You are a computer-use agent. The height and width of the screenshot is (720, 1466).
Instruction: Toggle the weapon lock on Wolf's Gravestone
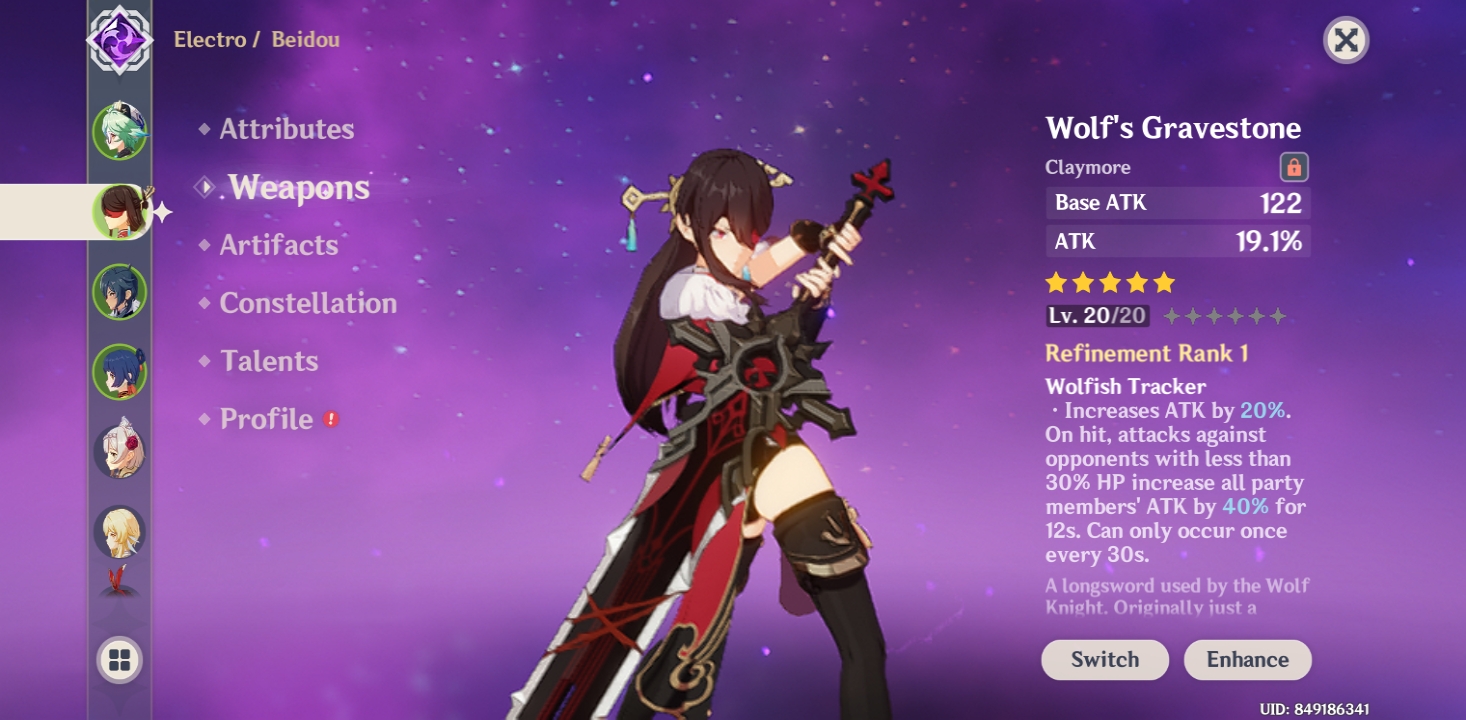tap(1295, 166)
